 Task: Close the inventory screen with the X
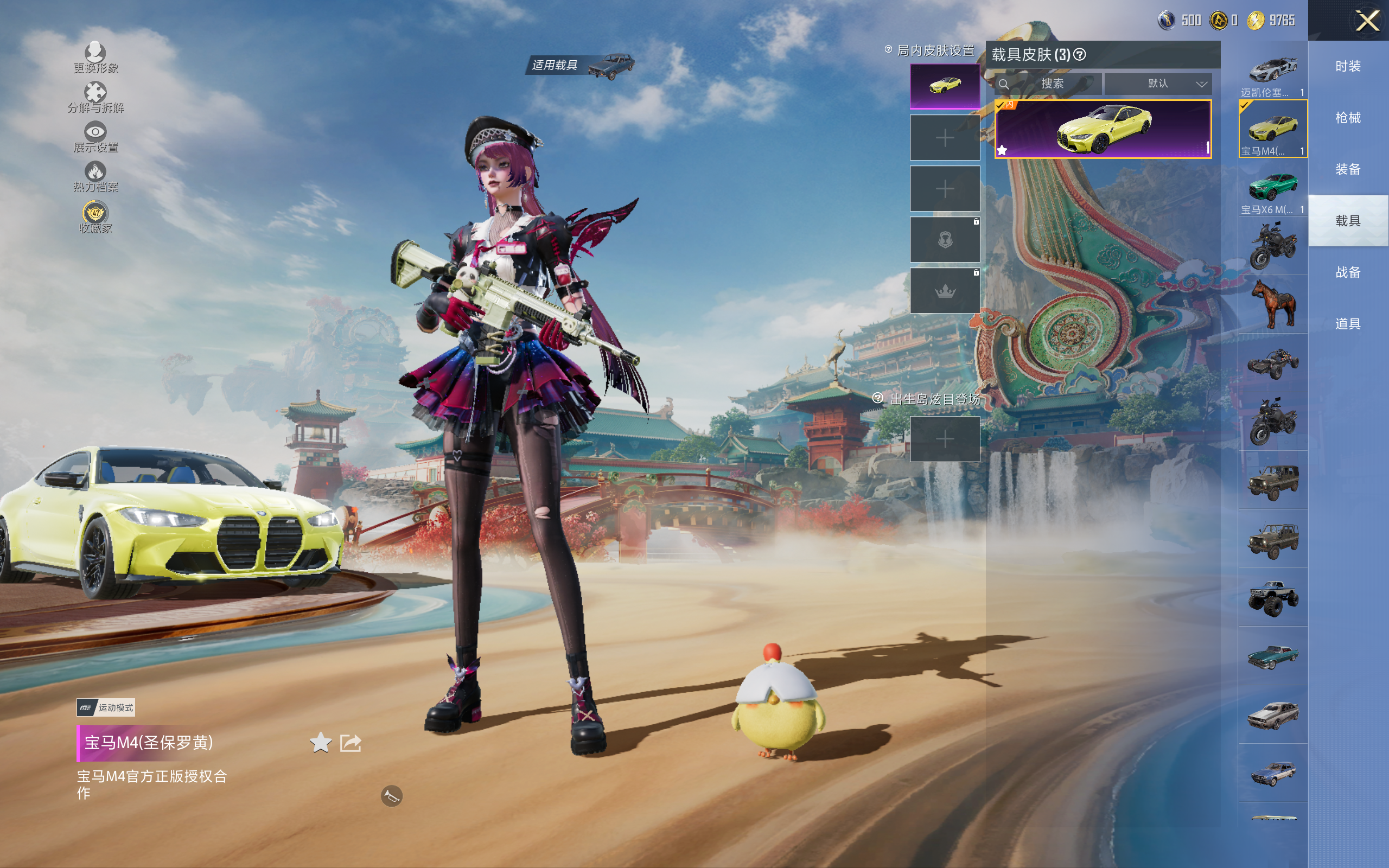click(1367, 21)
